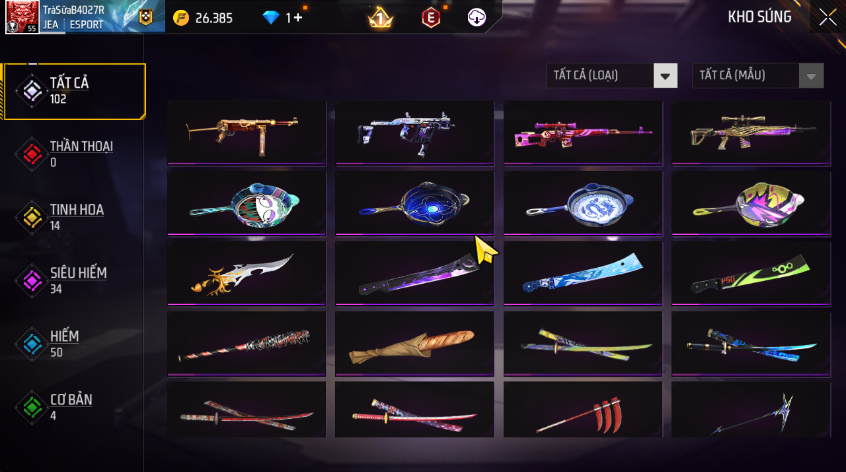Viewport: 846px width, 472px height.
Task: Select the TẤT CẢ category tab
Action: point(74,91)
